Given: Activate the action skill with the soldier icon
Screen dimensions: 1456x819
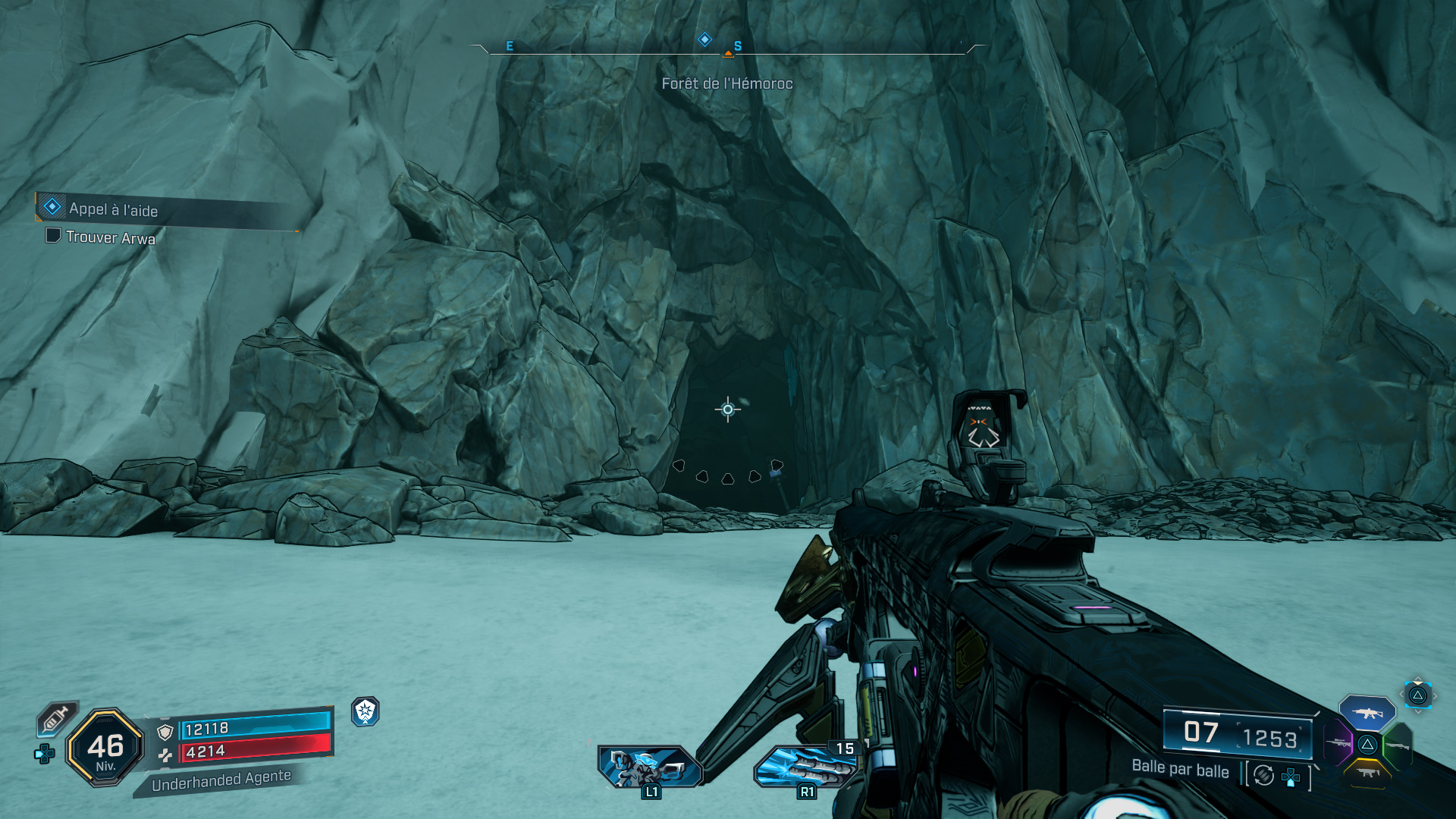Looking at the screenshot, I should point(650,767).
